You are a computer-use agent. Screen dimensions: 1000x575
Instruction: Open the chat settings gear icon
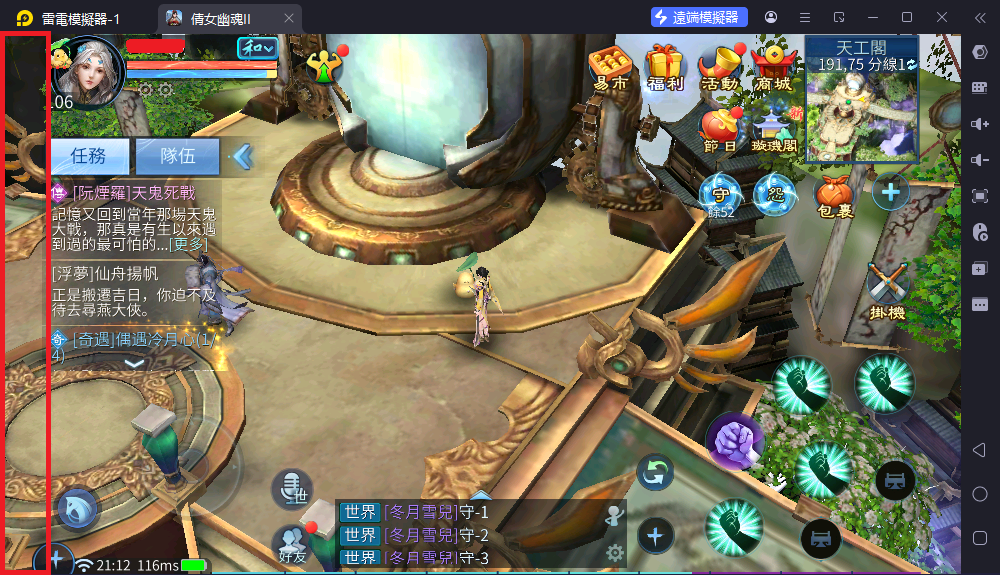[615, 552]
